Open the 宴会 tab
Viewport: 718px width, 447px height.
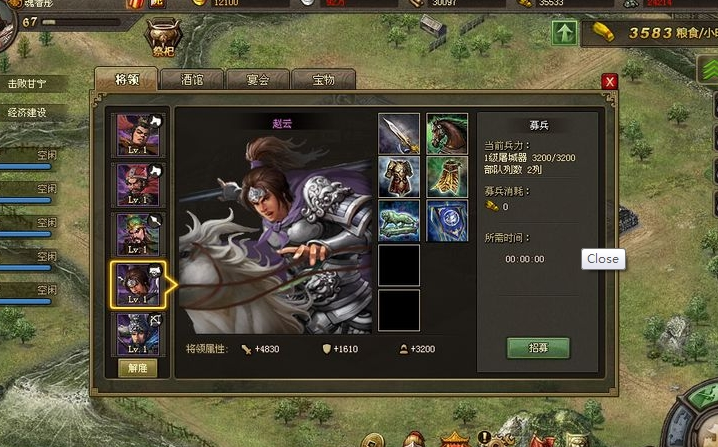[x=258, y=80]
